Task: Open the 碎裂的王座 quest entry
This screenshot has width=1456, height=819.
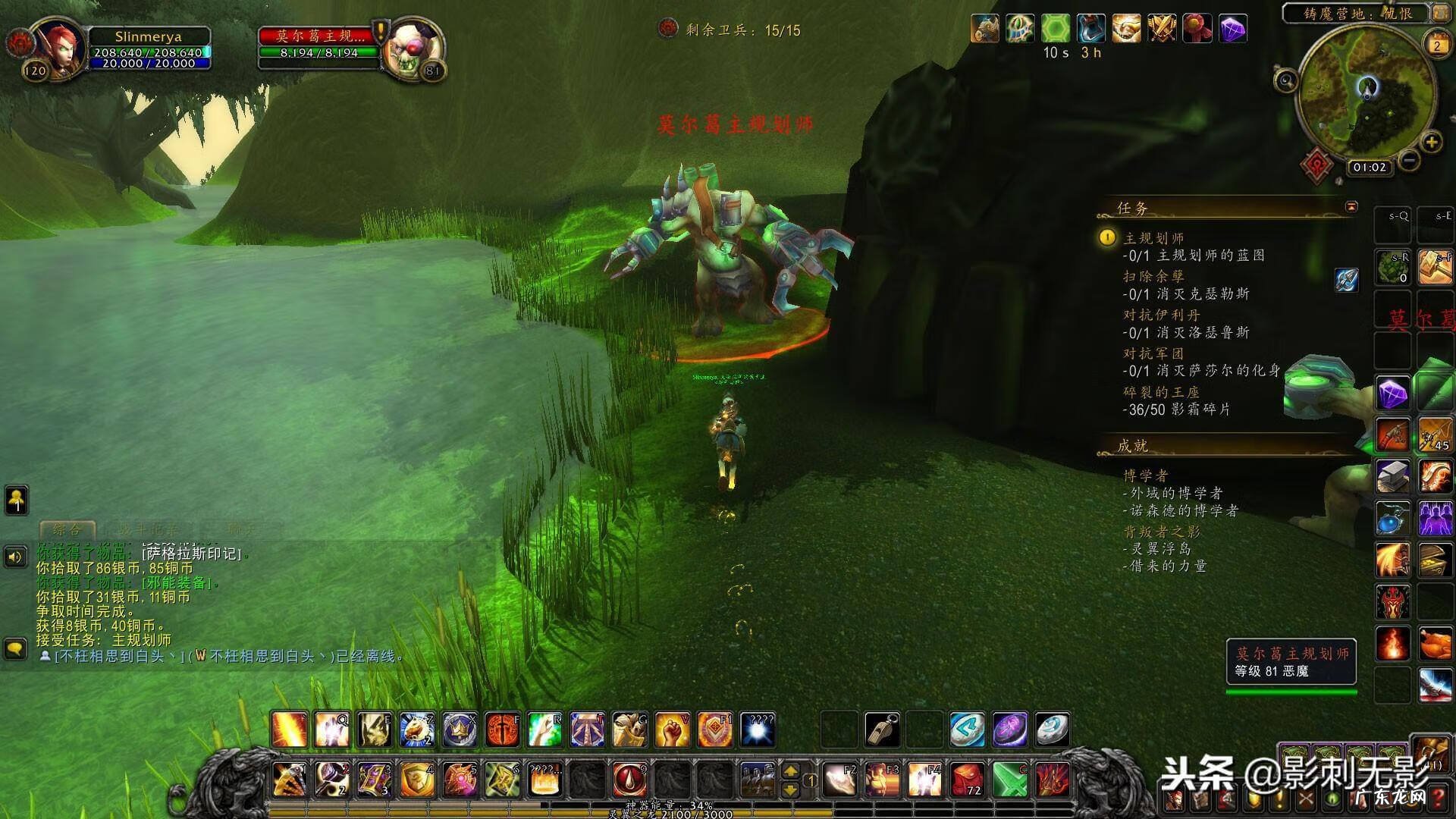Action: pos(1161,392)
